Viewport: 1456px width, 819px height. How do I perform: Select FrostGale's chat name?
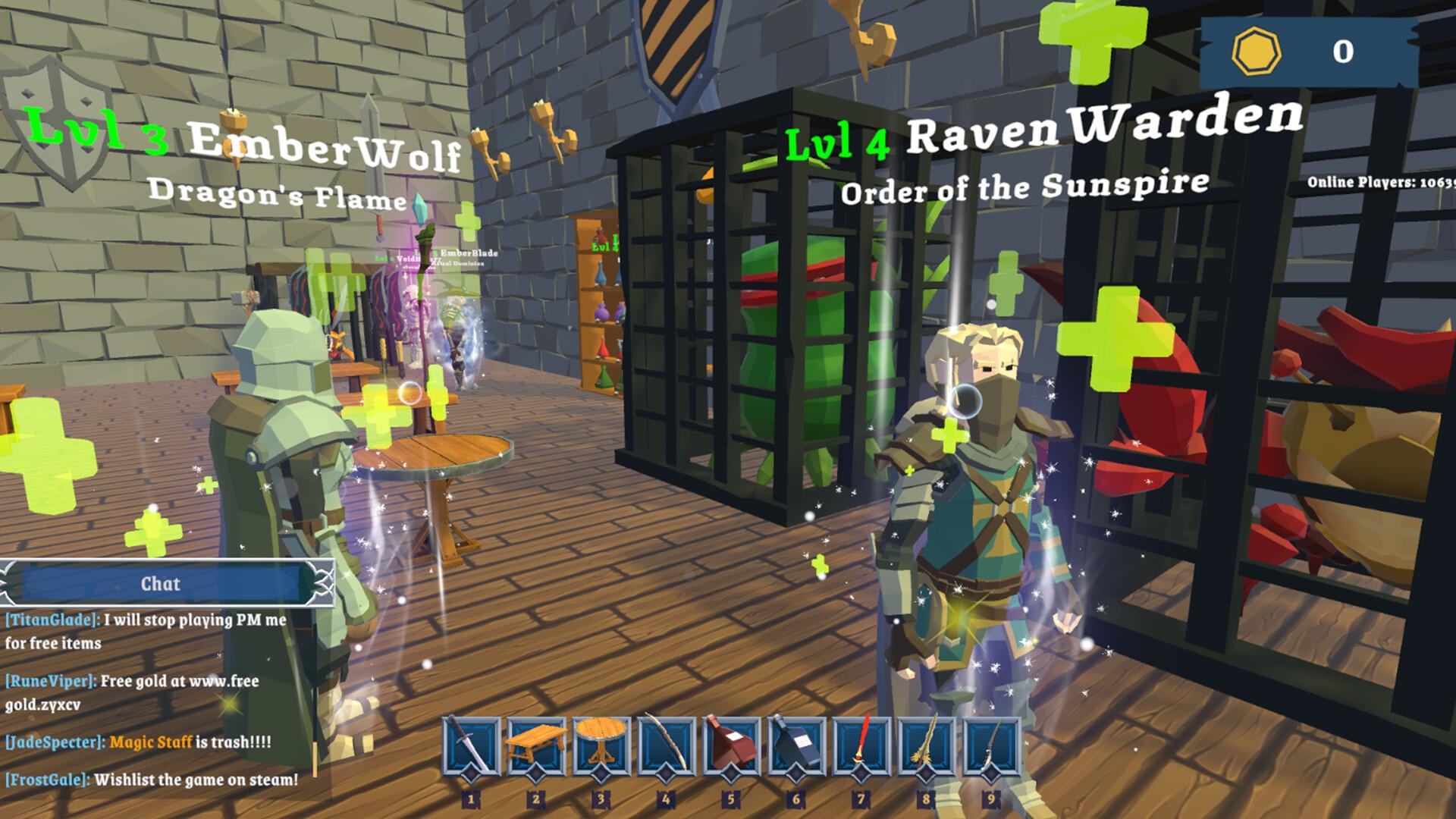[x=47, y=780]
